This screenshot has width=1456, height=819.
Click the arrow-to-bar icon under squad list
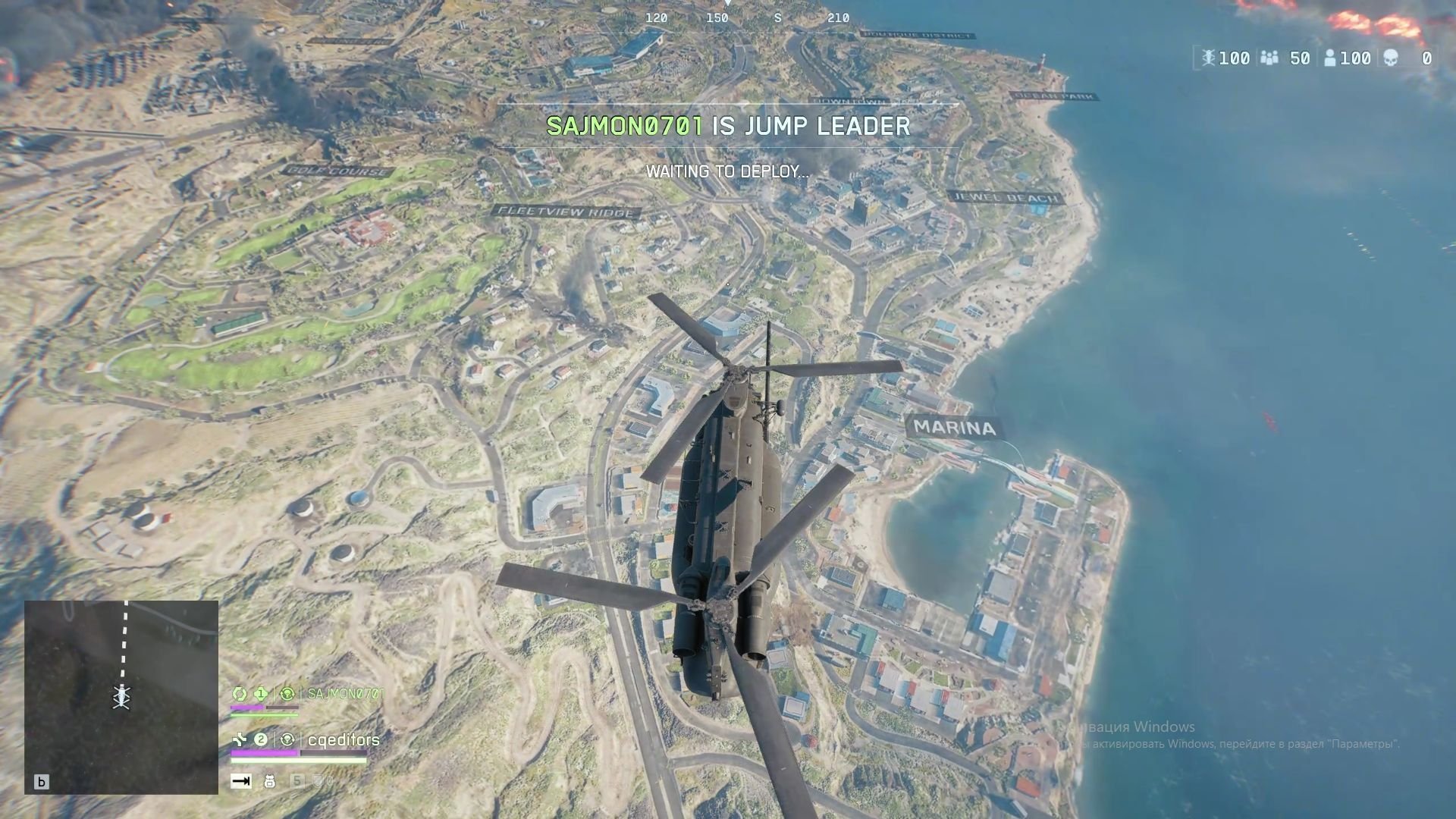(241, 781)
